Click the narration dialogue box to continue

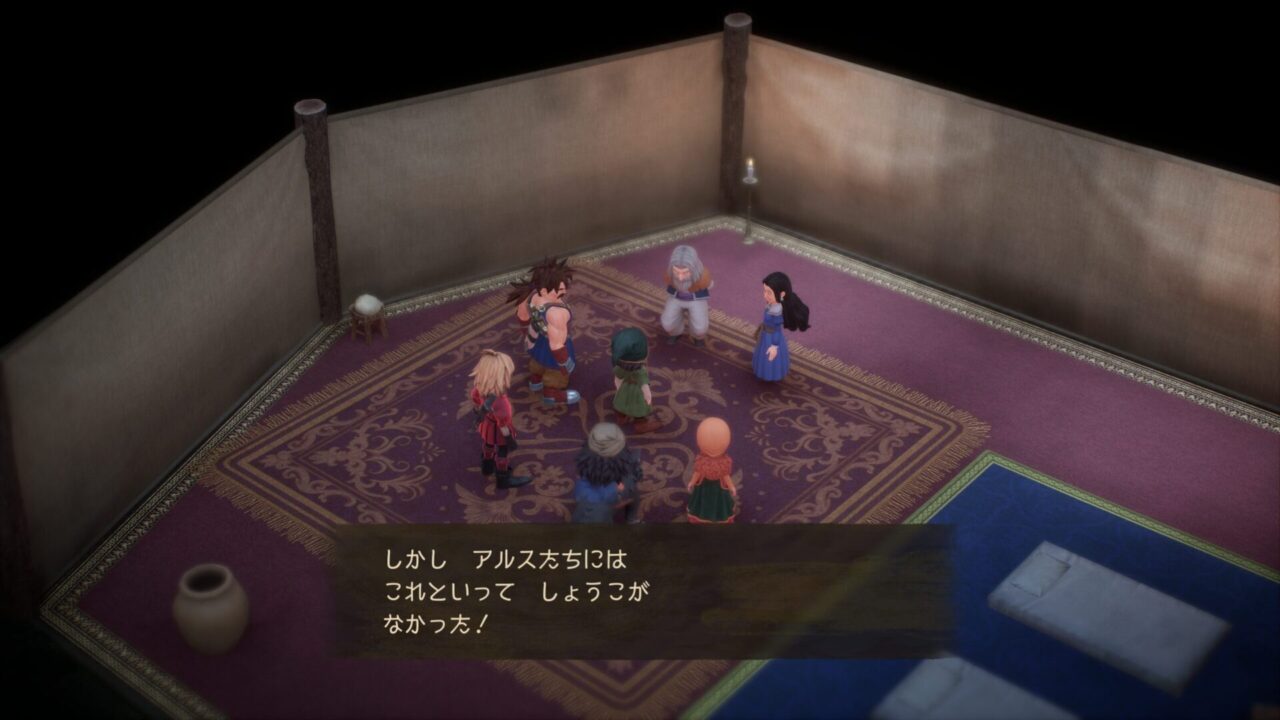click(x=640, y=590)
